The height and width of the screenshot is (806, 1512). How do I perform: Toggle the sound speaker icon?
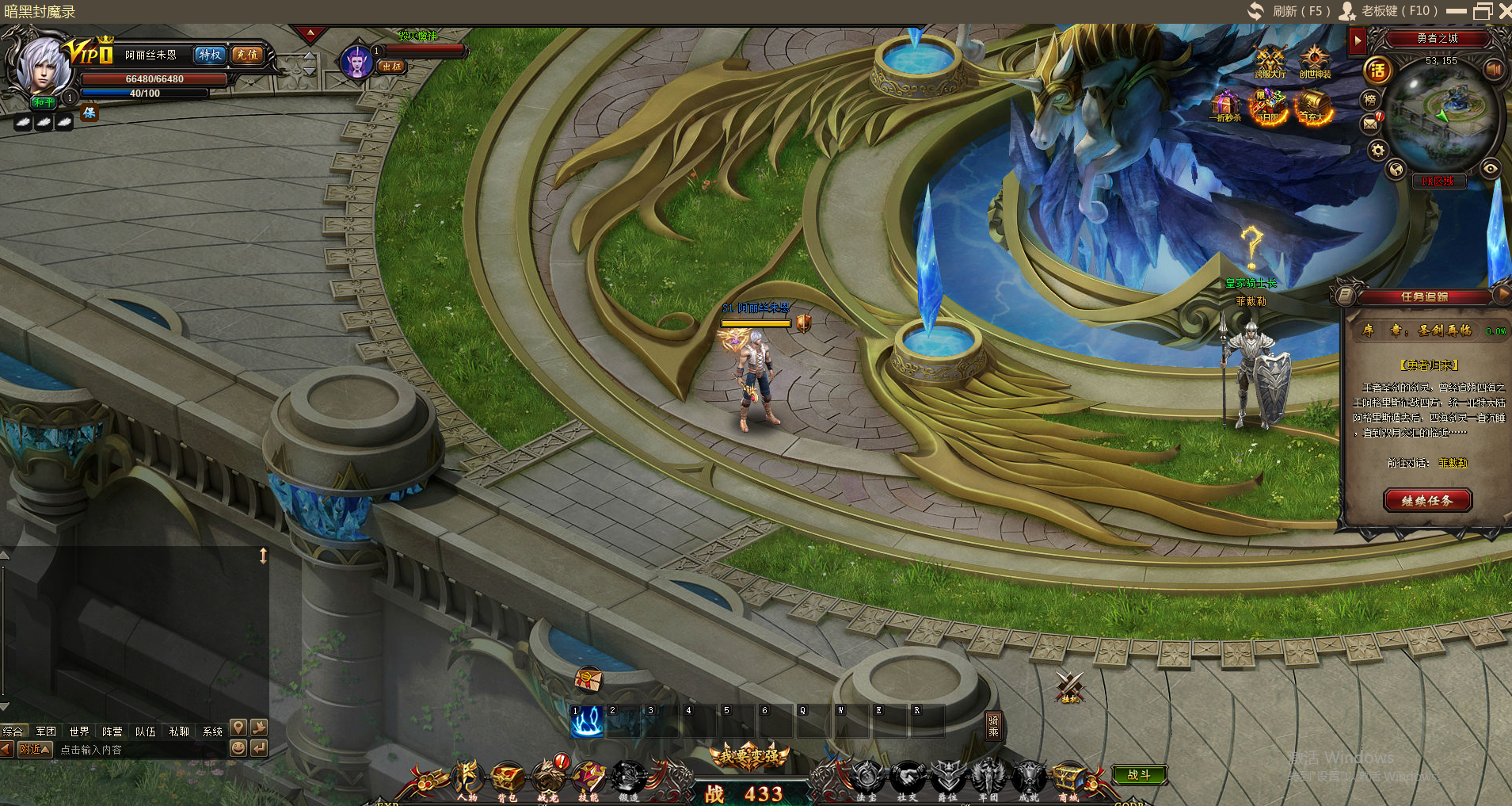coord(1494,69)
